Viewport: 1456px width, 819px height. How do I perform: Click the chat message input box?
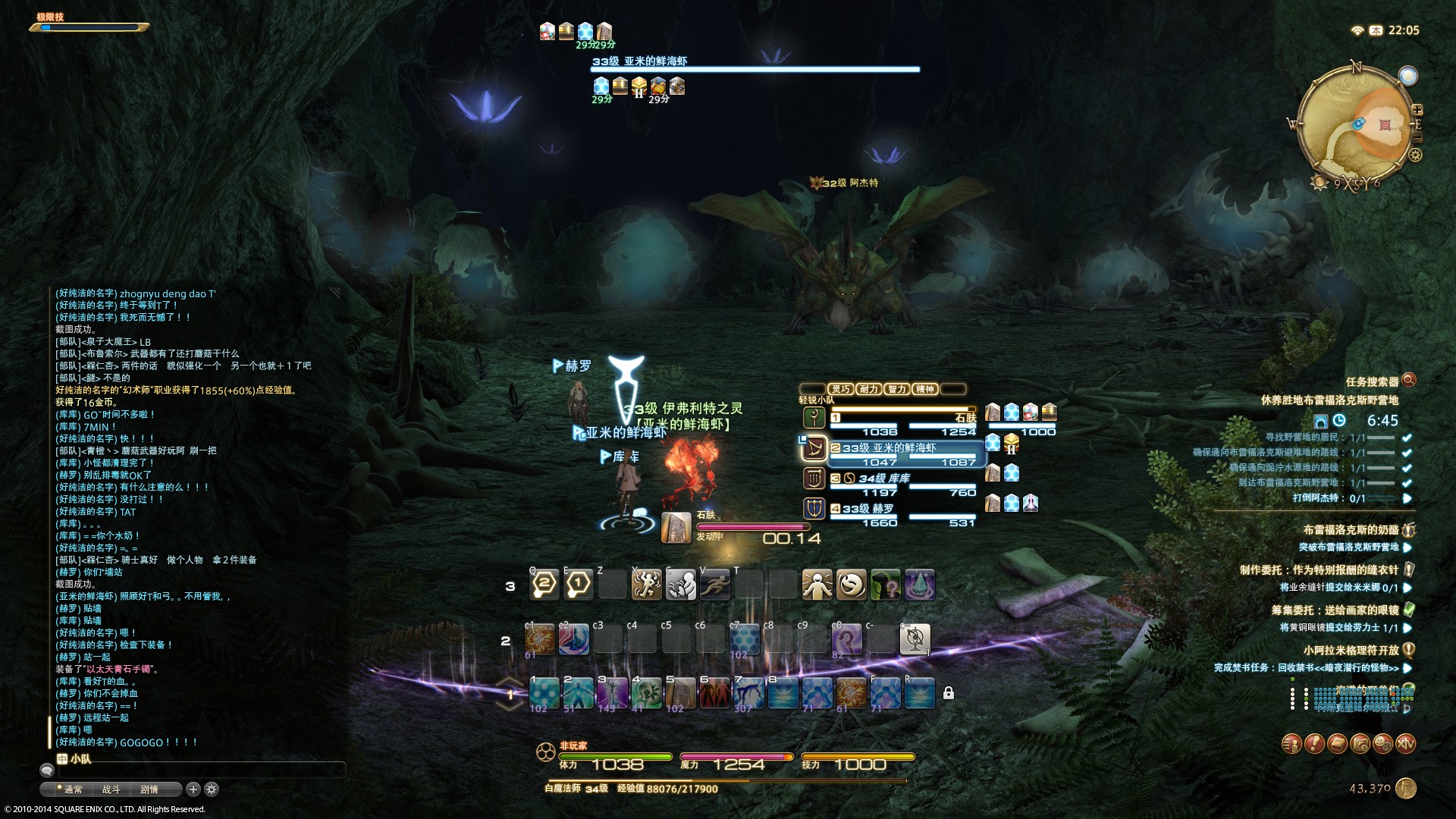(197, 770)
